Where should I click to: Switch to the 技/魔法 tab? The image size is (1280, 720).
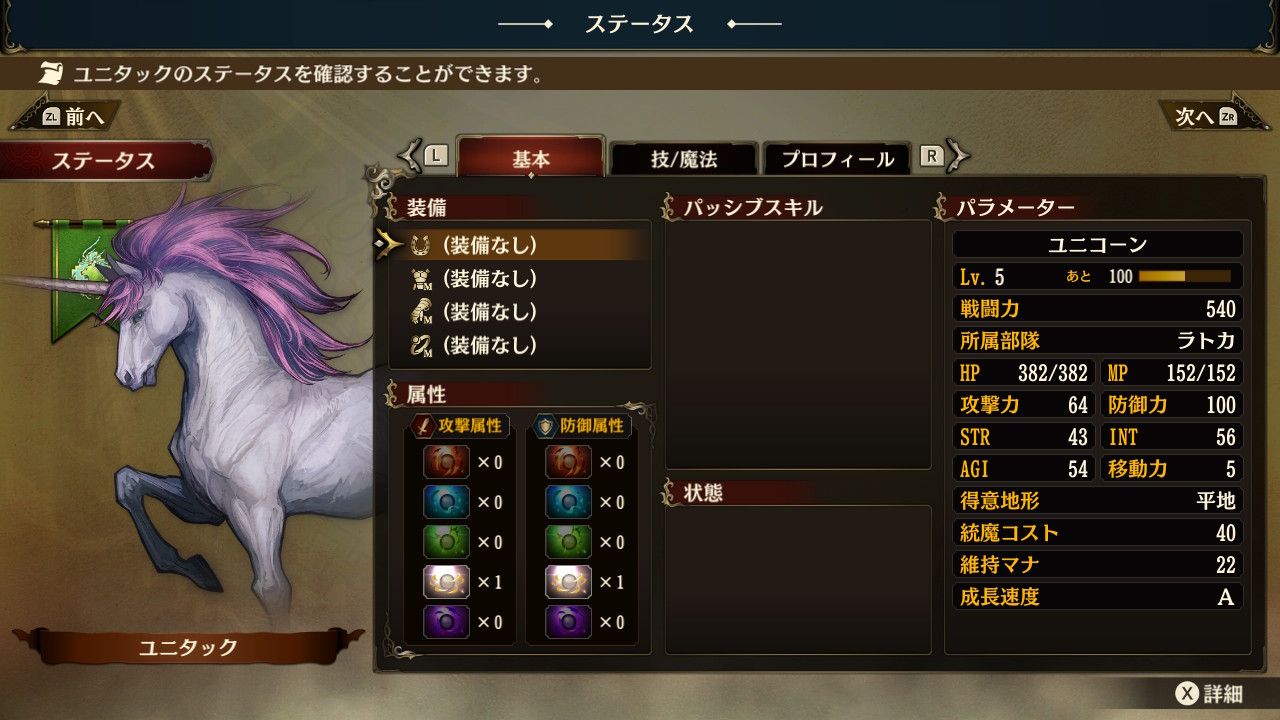click(684, 159)
